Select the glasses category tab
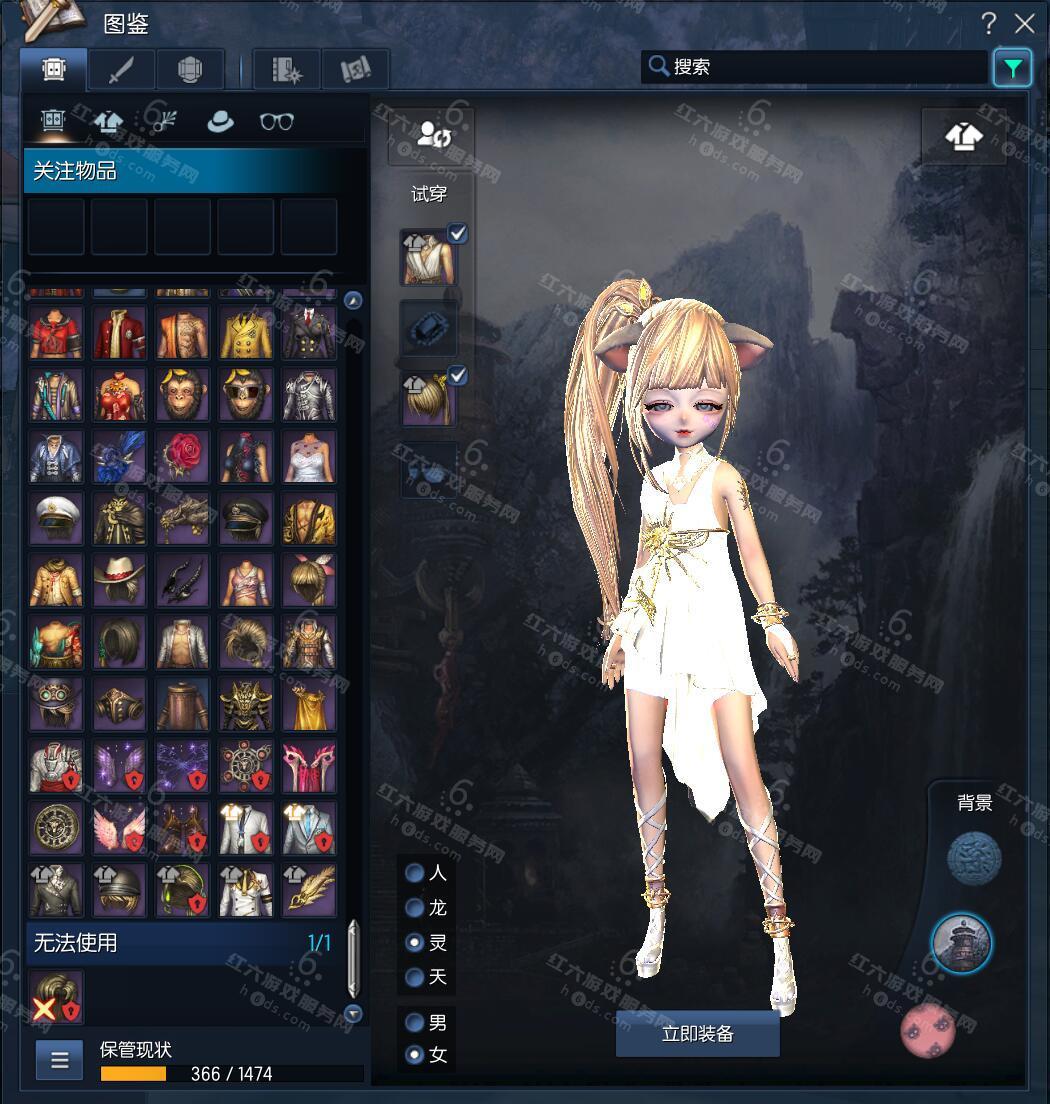This screenshot has height=1104, width=1050. 276,122
